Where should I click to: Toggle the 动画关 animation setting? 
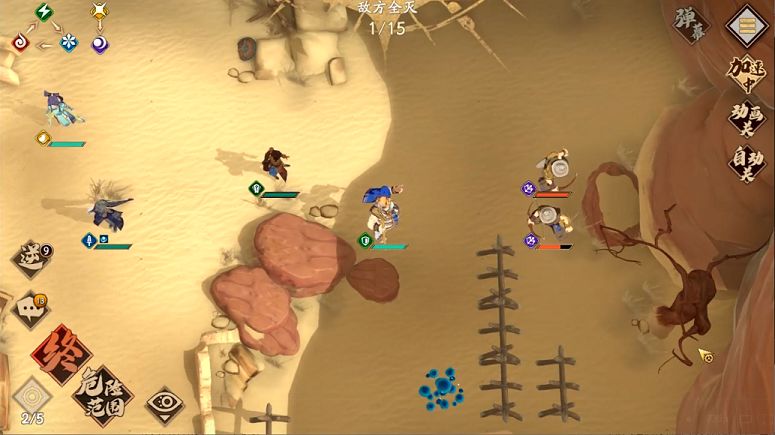coord(748,117)
